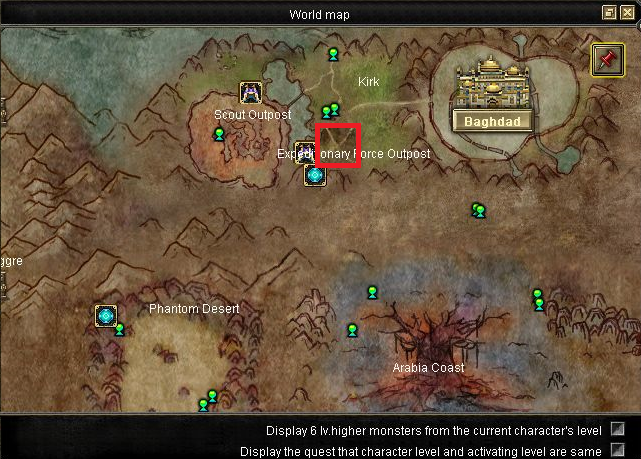The width and height of the screenshot is (641, 459).
Task: Click the cyan portal below Expeditionary Force Outpost
Action: tap(315, 176)
